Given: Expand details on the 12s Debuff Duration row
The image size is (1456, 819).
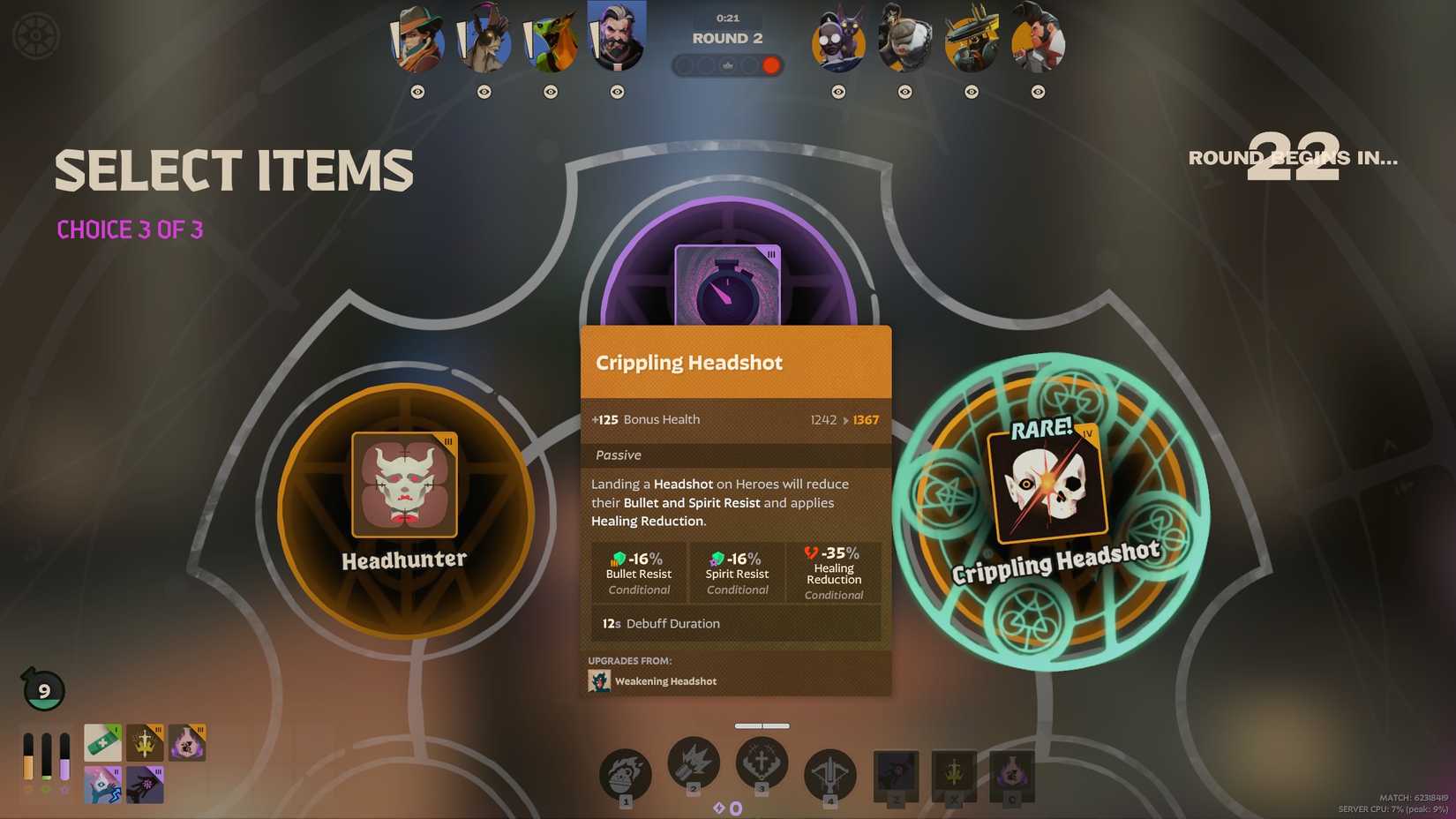Looking at the screenshot, I should tap(736, 623).
